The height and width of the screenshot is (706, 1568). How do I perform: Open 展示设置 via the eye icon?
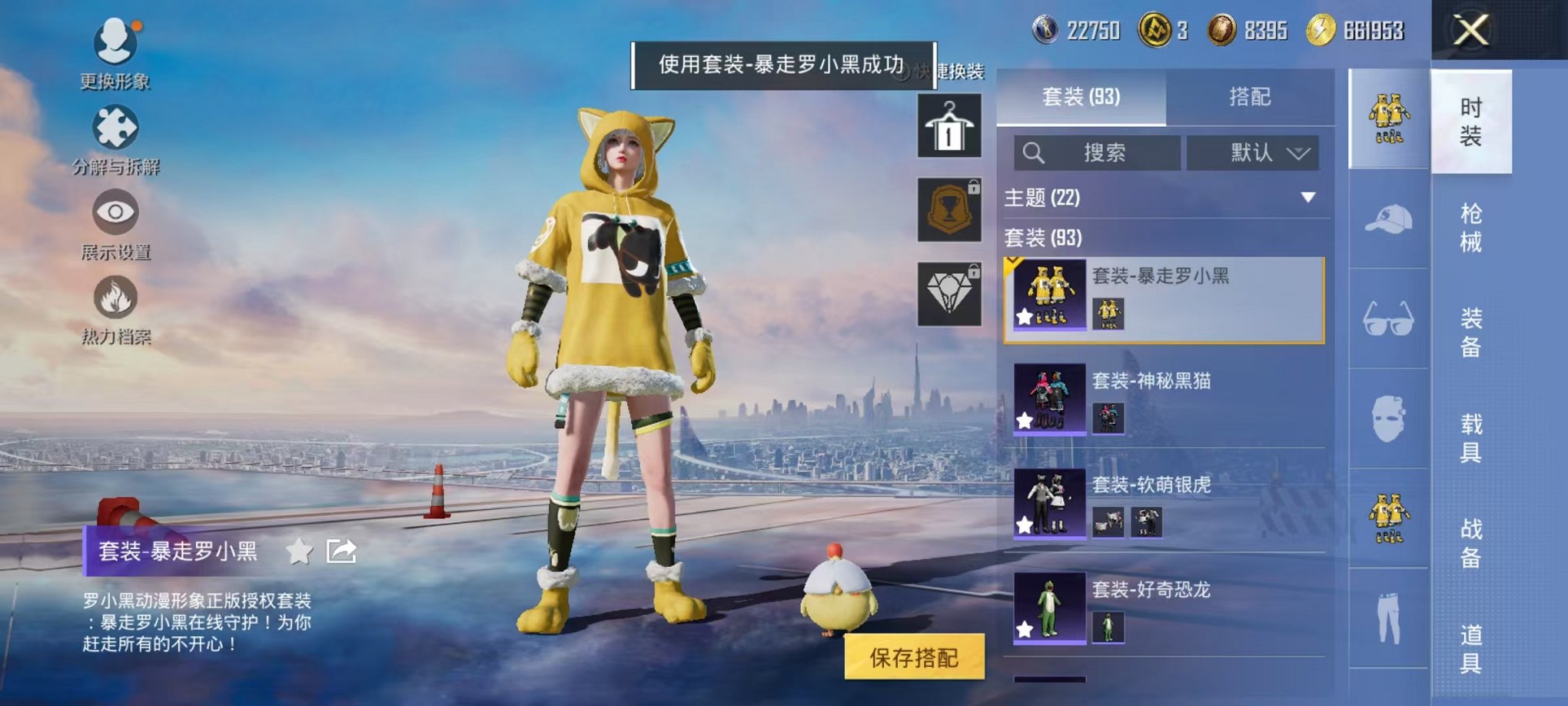point(114,213)
